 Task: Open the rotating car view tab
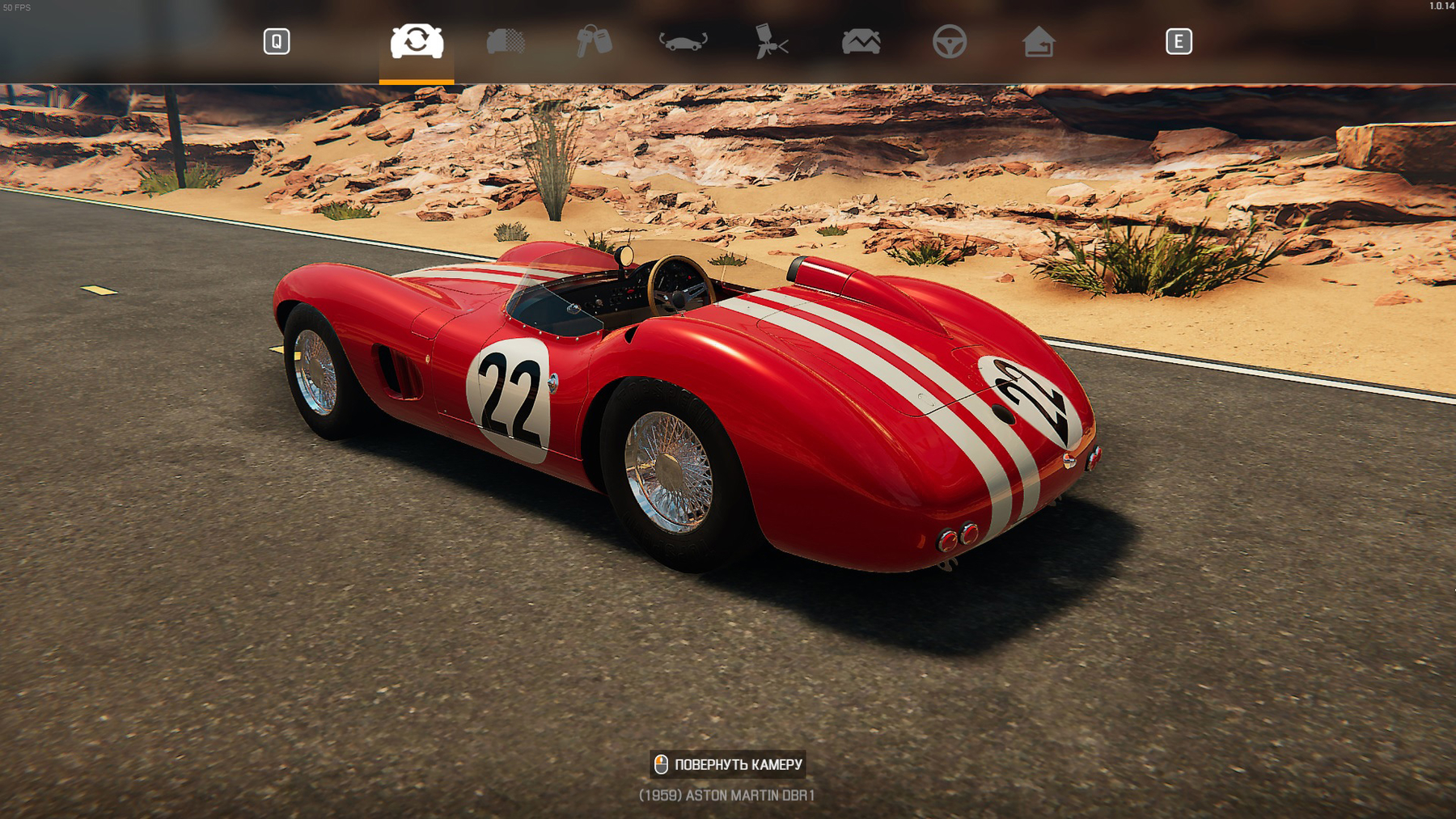point(684,41)
